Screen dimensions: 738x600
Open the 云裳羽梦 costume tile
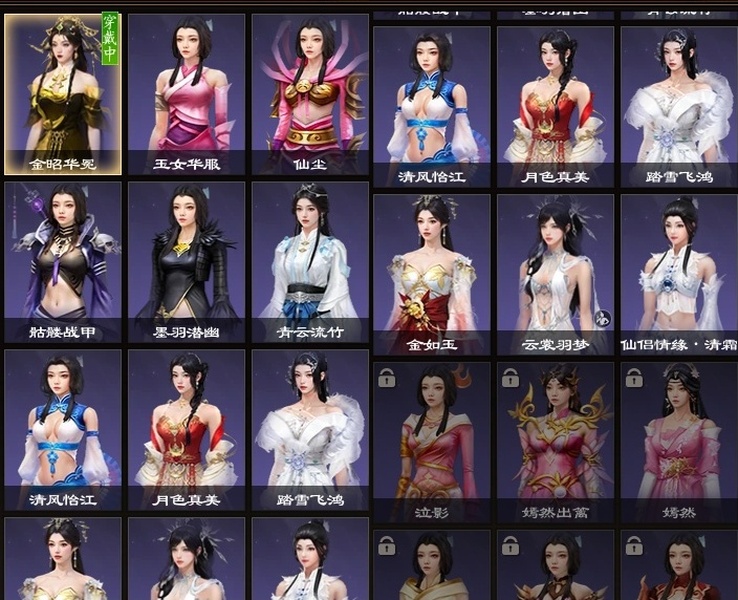tap(555, 272)
